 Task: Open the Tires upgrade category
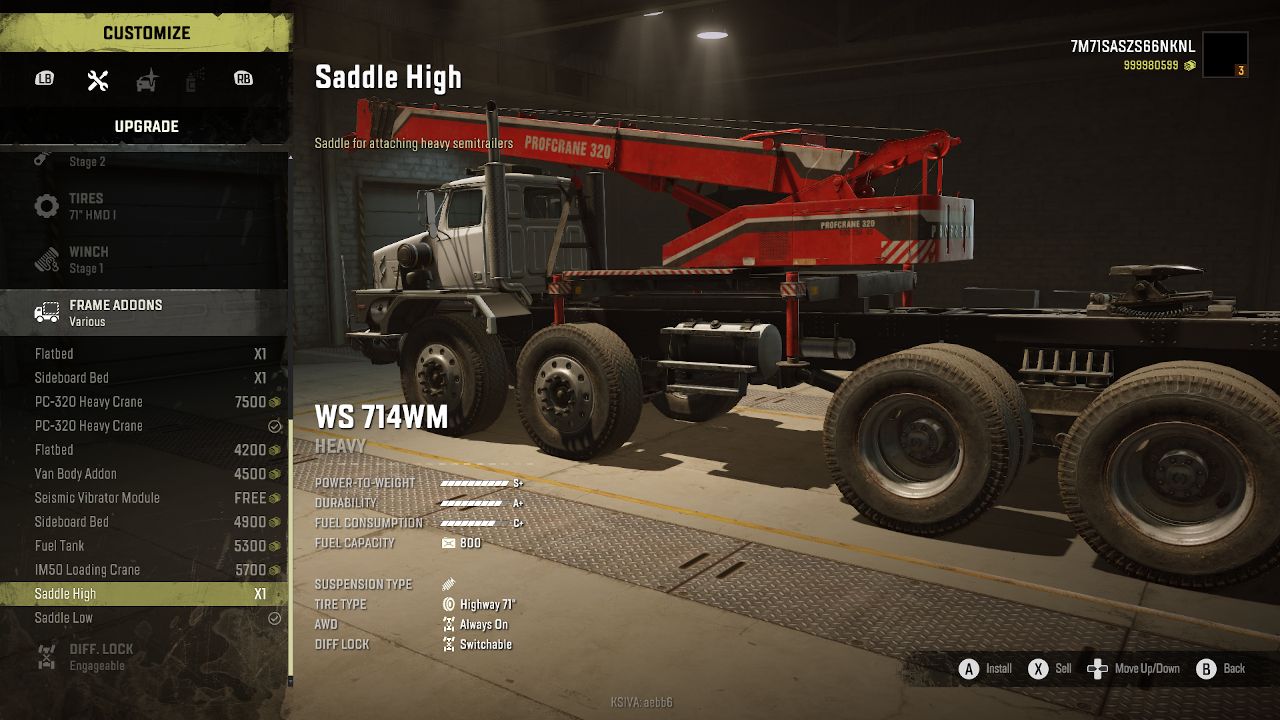click(x=144, y=206)
